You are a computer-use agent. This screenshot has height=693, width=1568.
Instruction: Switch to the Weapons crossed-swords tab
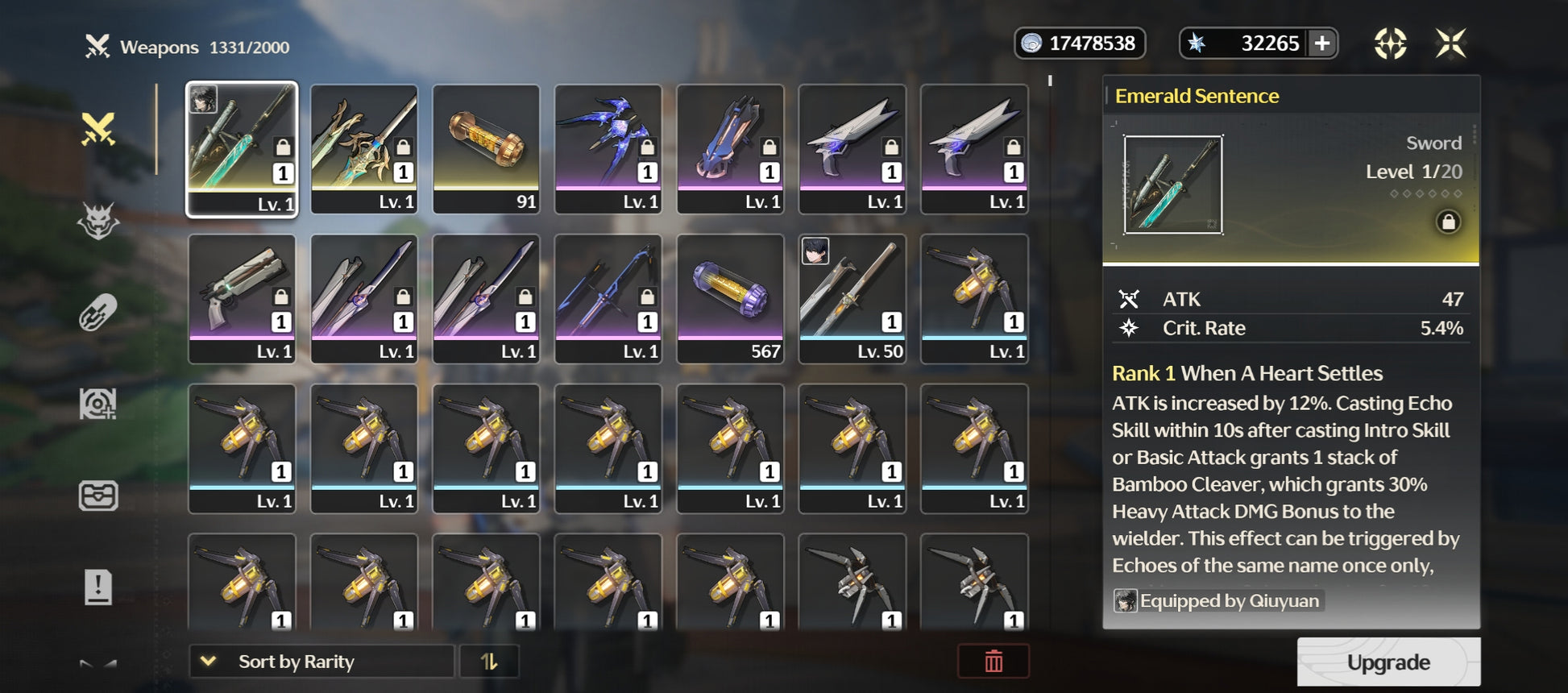(98, 130)
